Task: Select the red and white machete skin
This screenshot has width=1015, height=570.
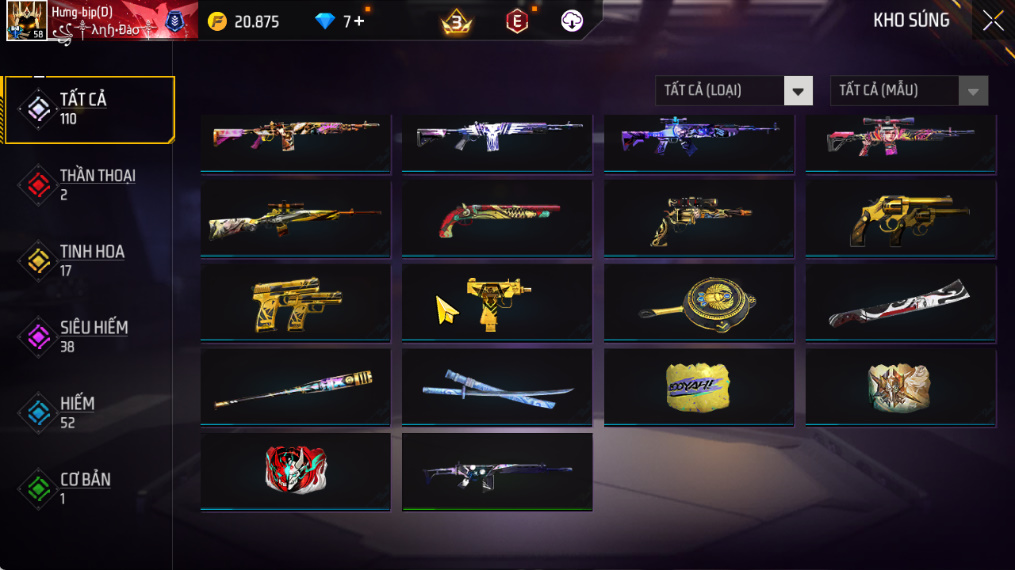Action: click(x=900, y=302)
